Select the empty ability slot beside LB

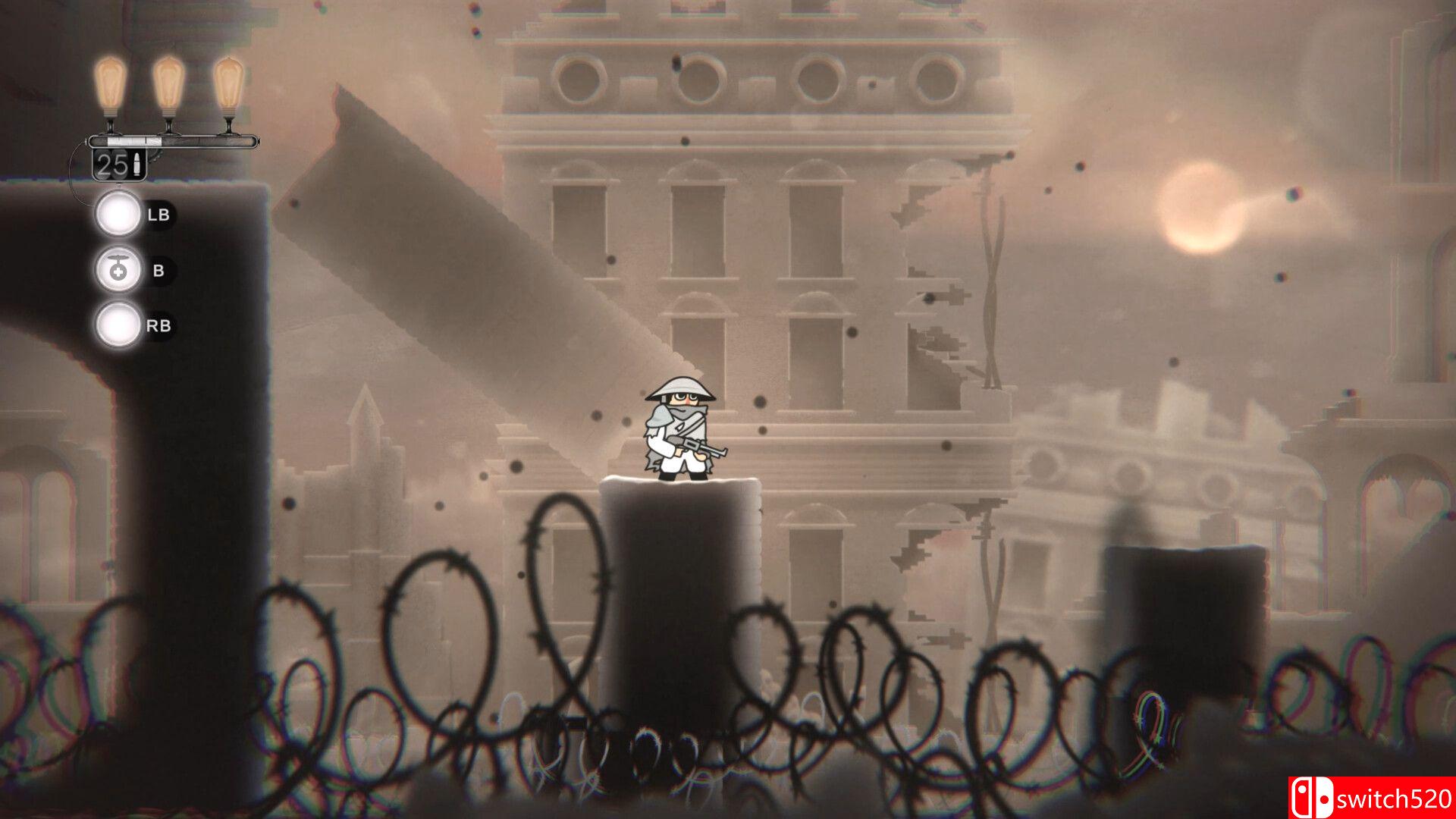coord(118,215)
